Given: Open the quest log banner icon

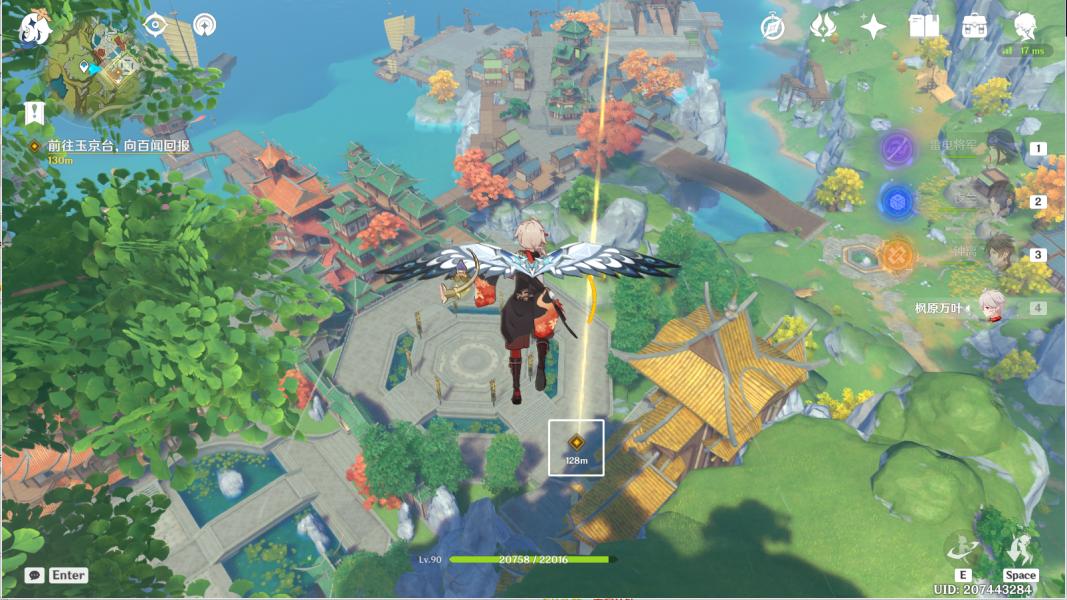Looking at the screenshot, I should 36,112.
